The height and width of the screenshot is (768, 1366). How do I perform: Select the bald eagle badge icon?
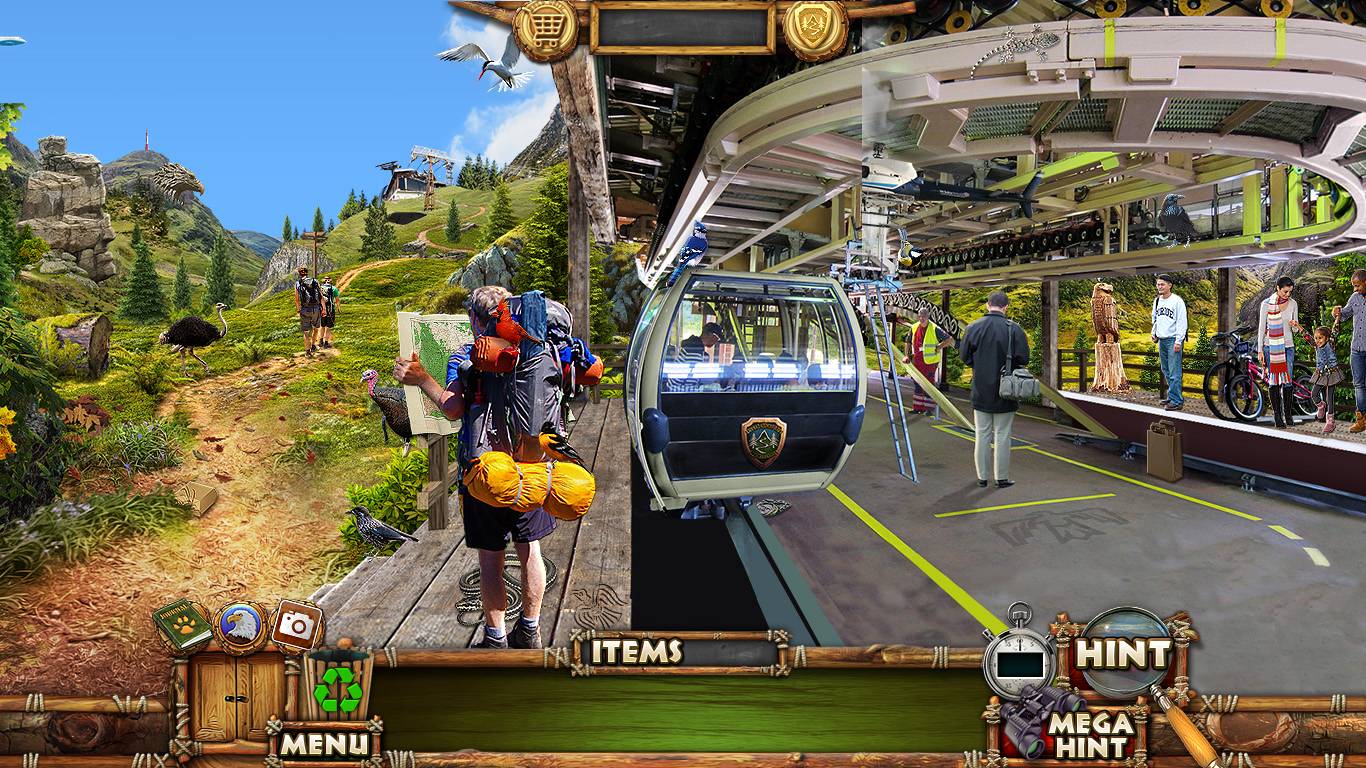(241, 627)
